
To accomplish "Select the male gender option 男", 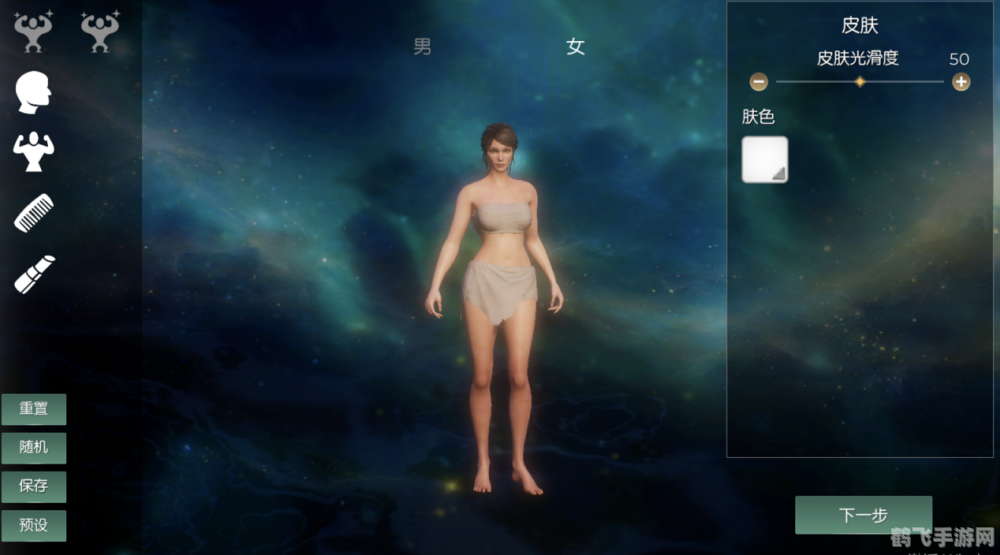I will [423, 46].
